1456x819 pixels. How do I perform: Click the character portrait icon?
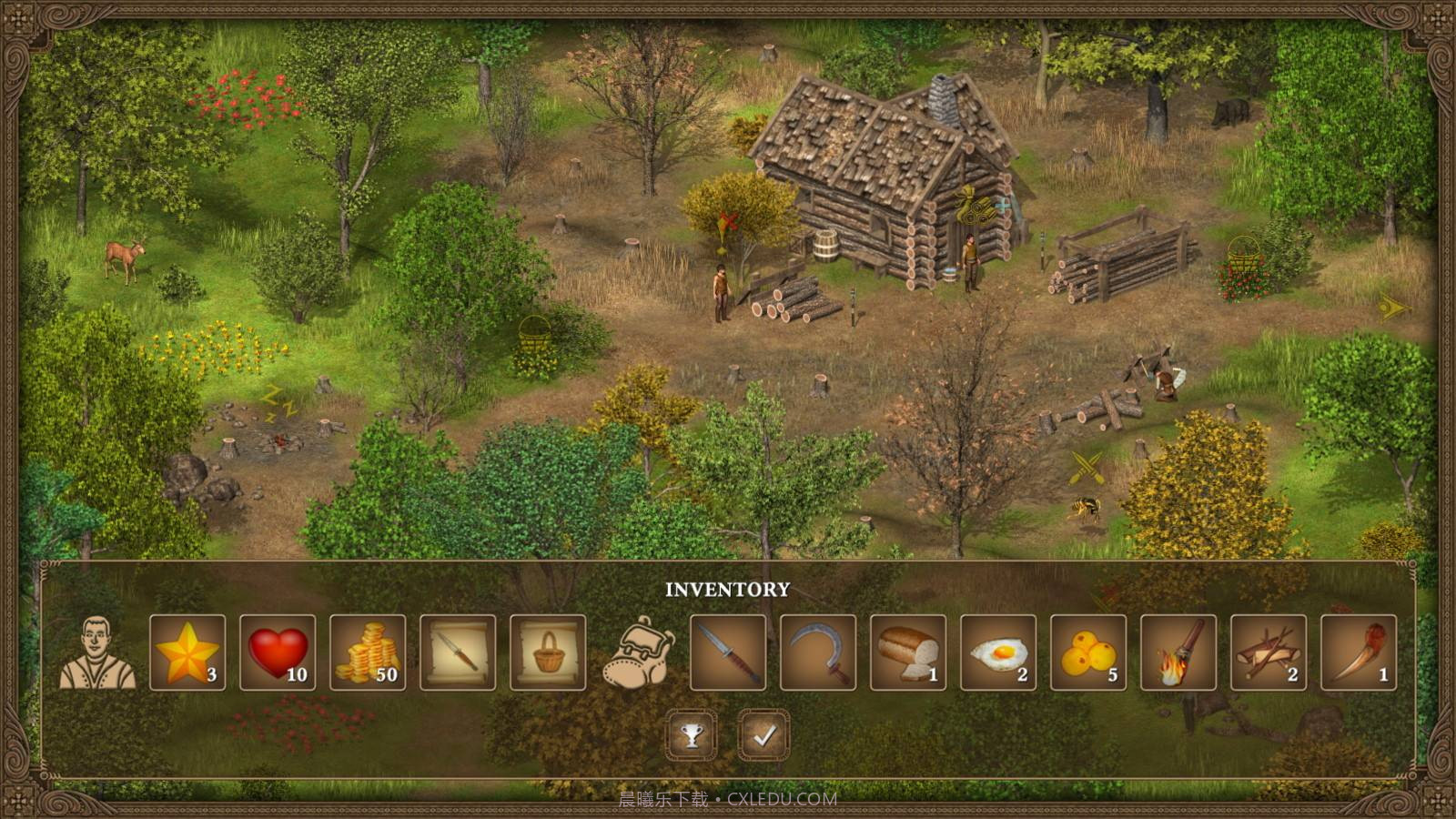pyautogui.click(x=97, y=652)
